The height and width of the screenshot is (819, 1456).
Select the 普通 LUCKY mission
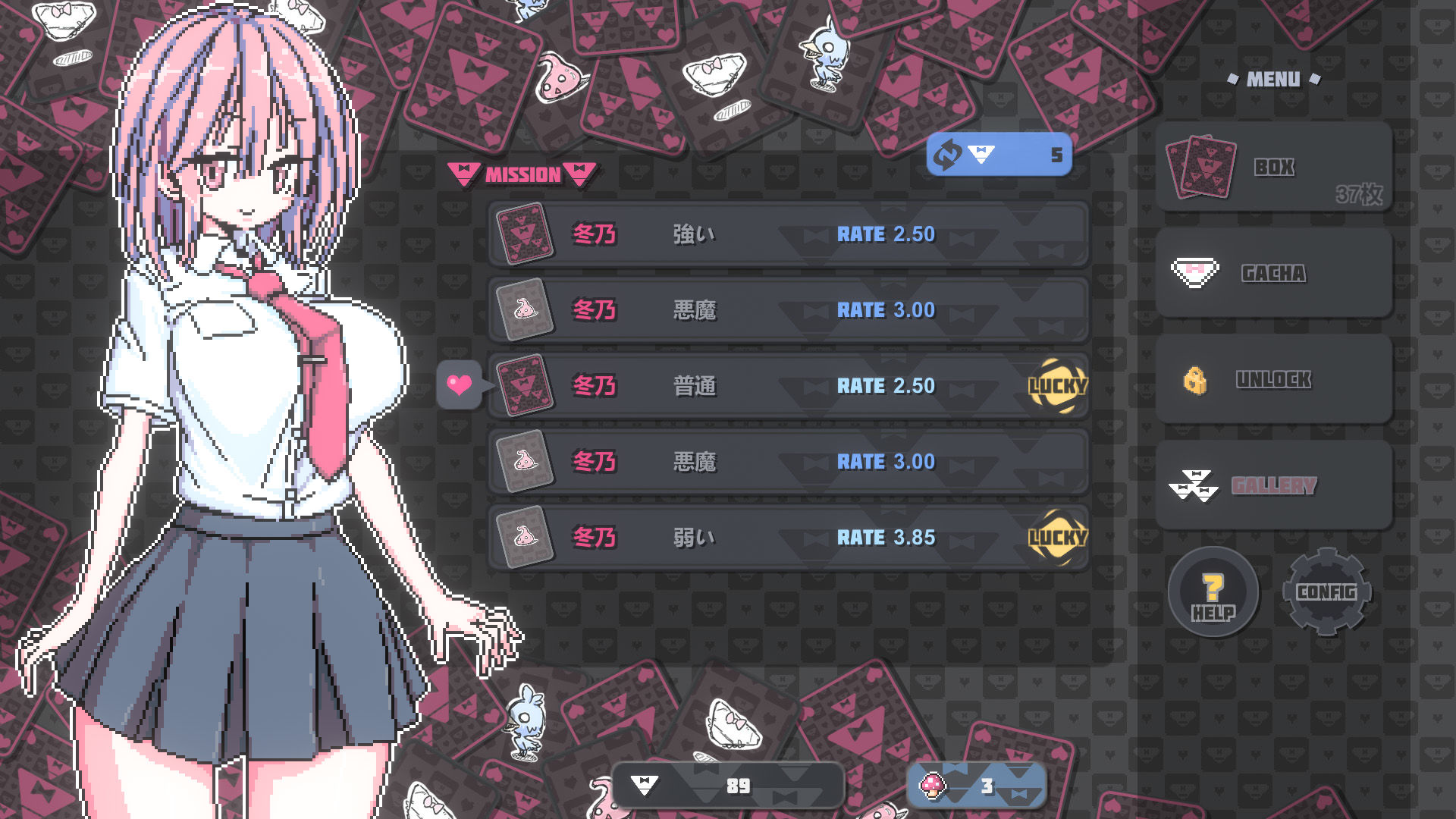[x=789, y=386]
